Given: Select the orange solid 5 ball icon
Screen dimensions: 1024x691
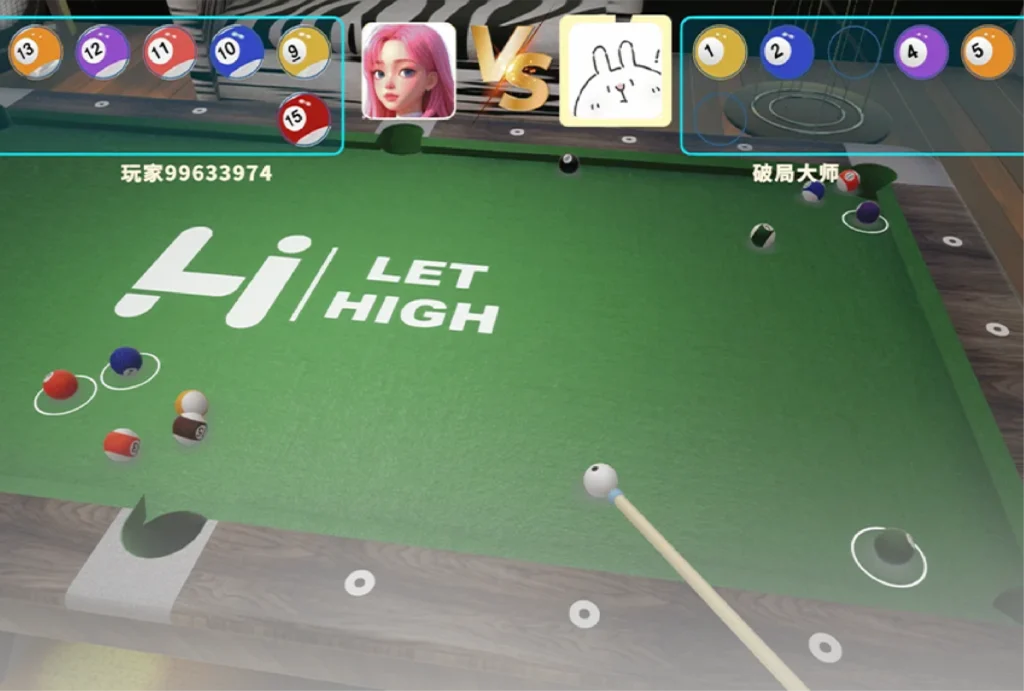Looking at the screenshot, I should click(988, 52).
